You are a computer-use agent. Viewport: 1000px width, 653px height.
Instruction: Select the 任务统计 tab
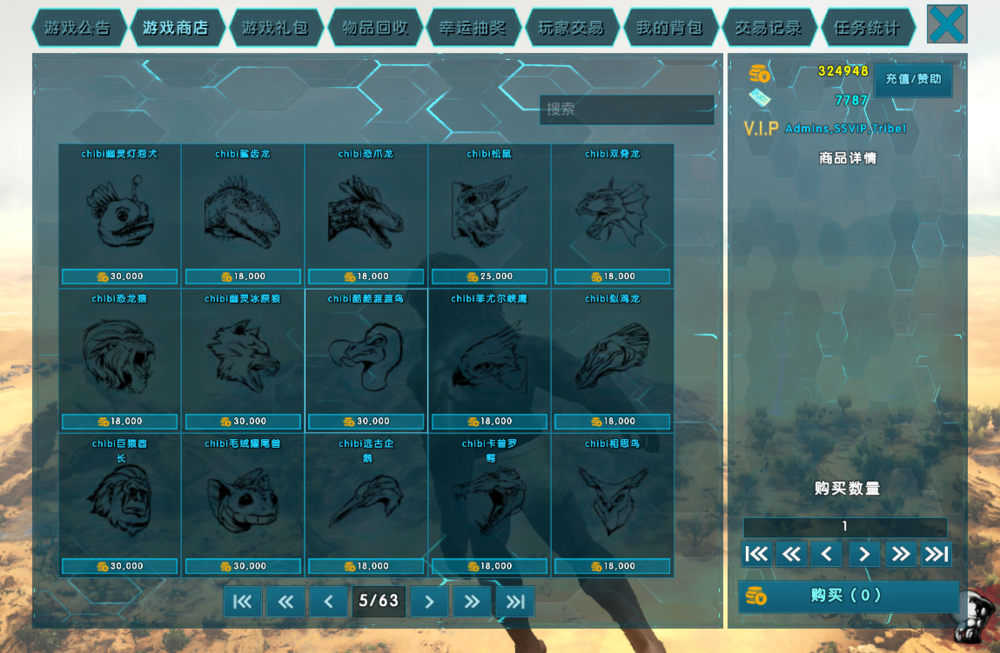[866, 28]
